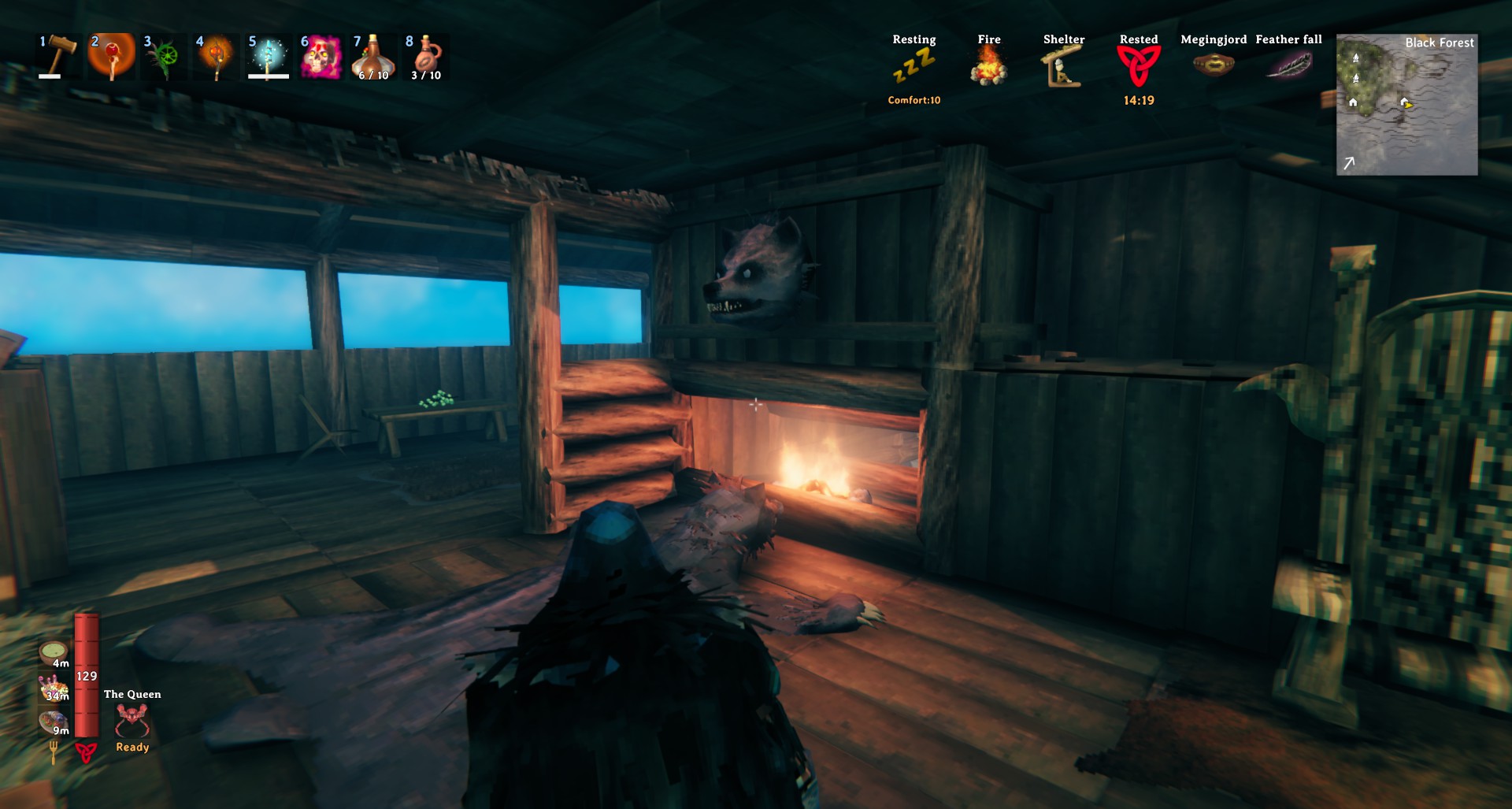Equip the red orb staff in slot 2

point(111,56)
